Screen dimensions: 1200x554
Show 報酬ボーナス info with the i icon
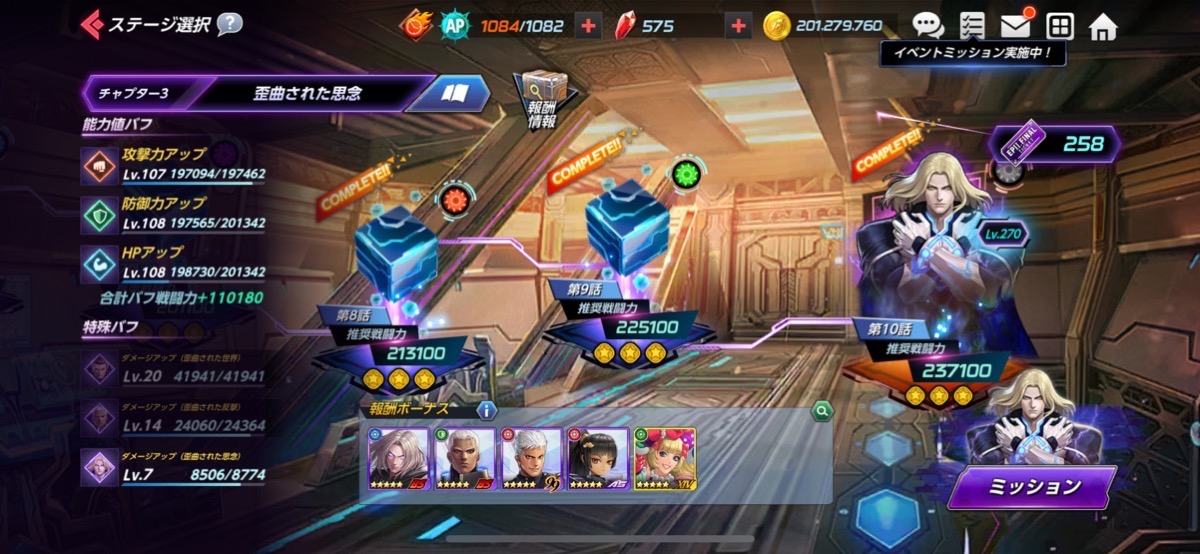point(487,409)
